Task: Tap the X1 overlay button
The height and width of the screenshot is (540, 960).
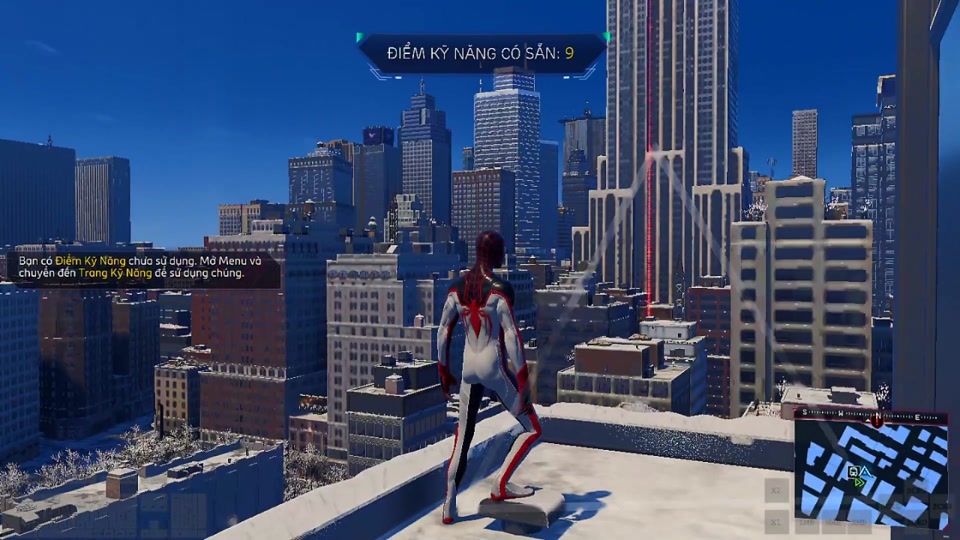Action: coord(777,520)
